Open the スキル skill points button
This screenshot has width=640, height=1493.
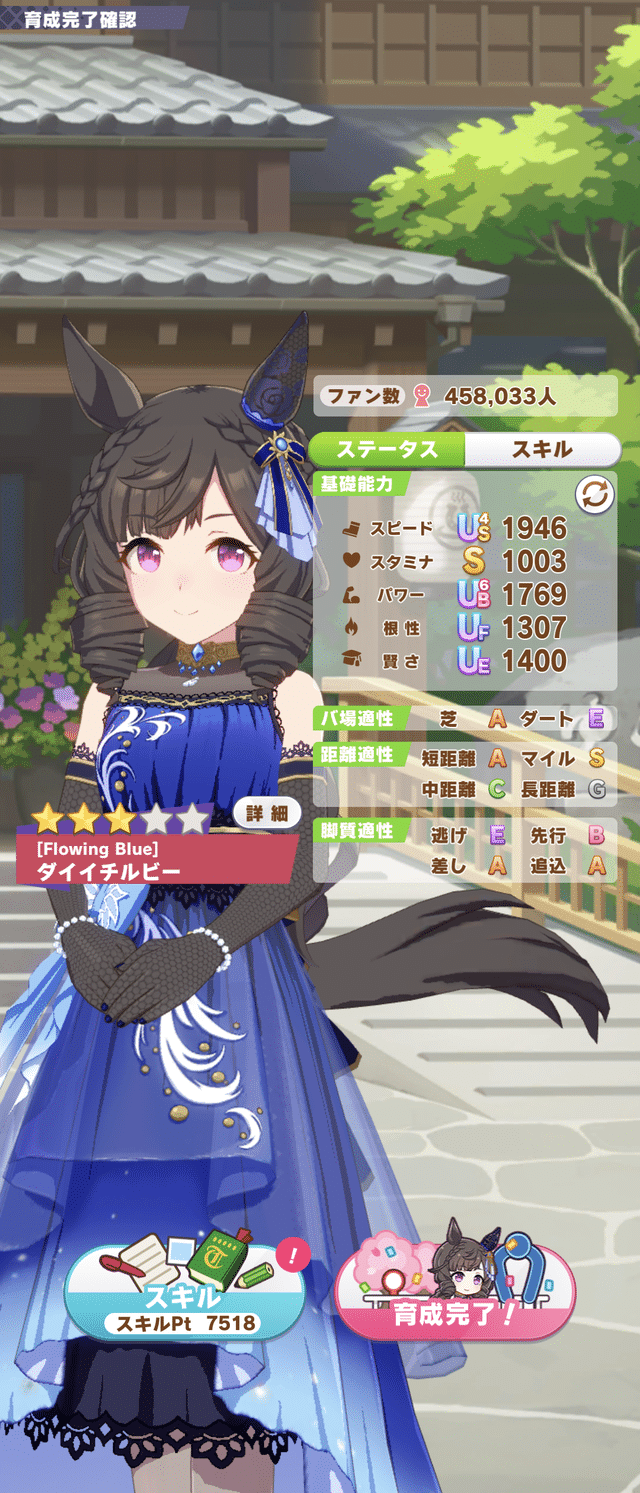pyautogui.click(x=185, y=1289)
